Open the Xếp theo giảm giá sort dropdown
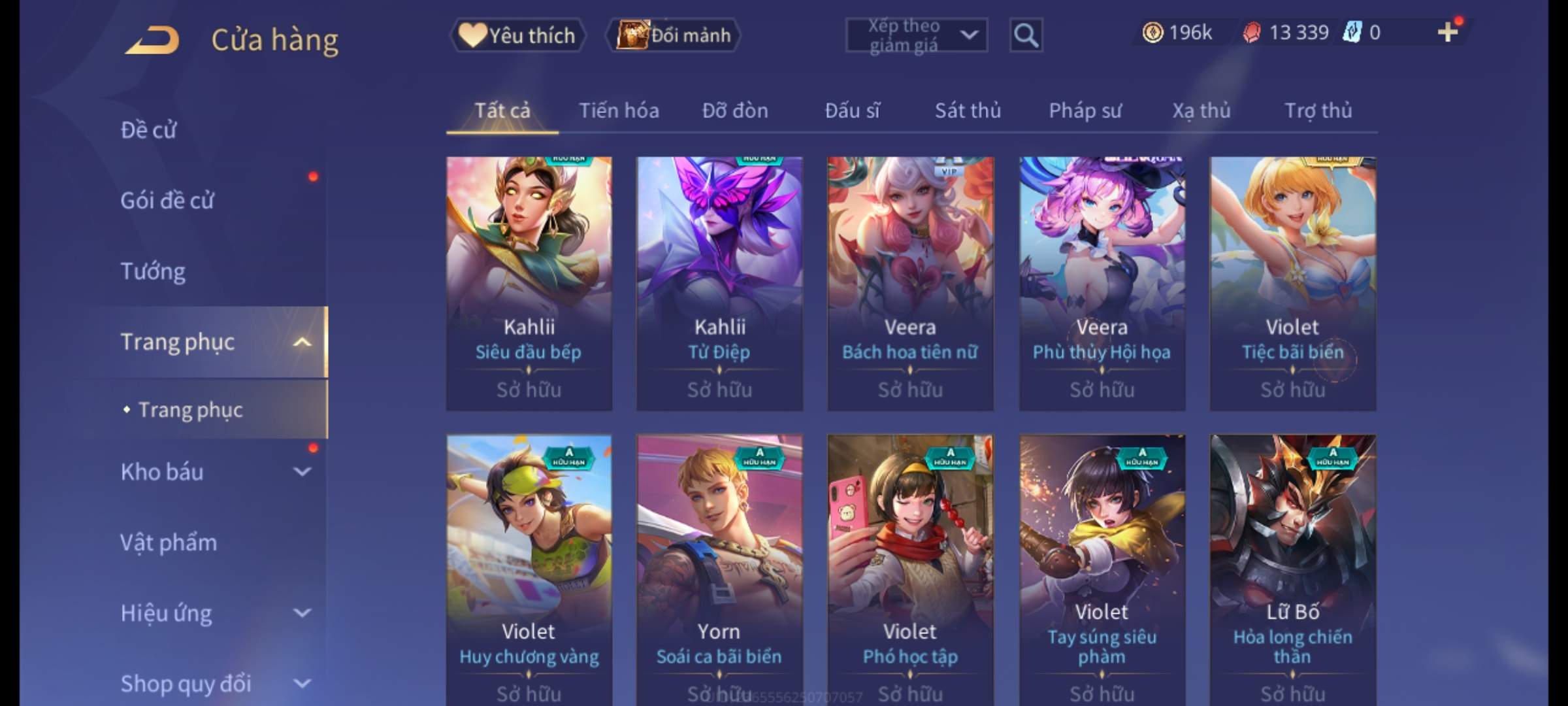The width and height of the screenshot is (1568, 706). pos(916,35)
